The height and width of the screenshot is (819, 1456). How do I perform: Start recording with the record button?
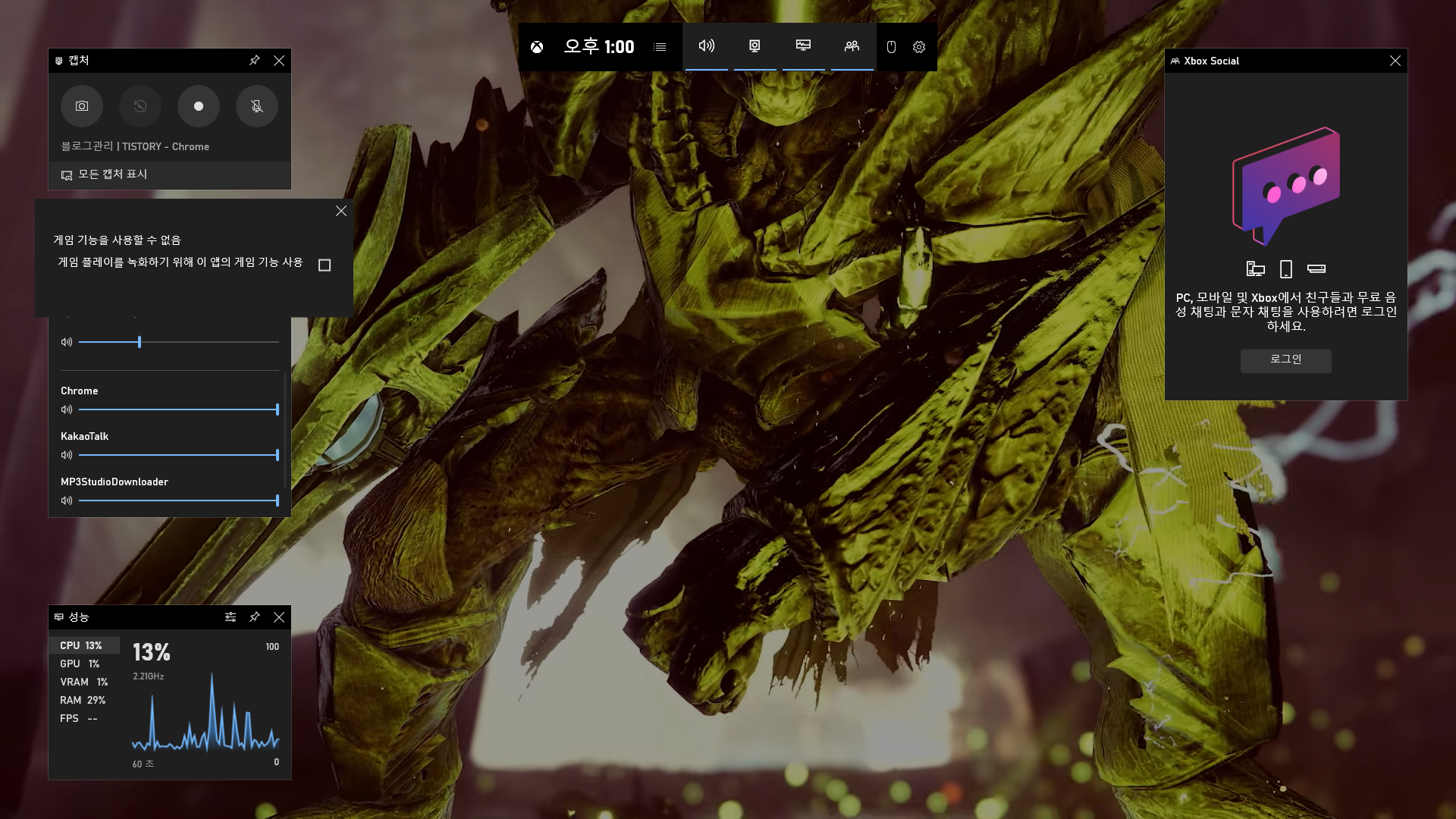[199, 106]
